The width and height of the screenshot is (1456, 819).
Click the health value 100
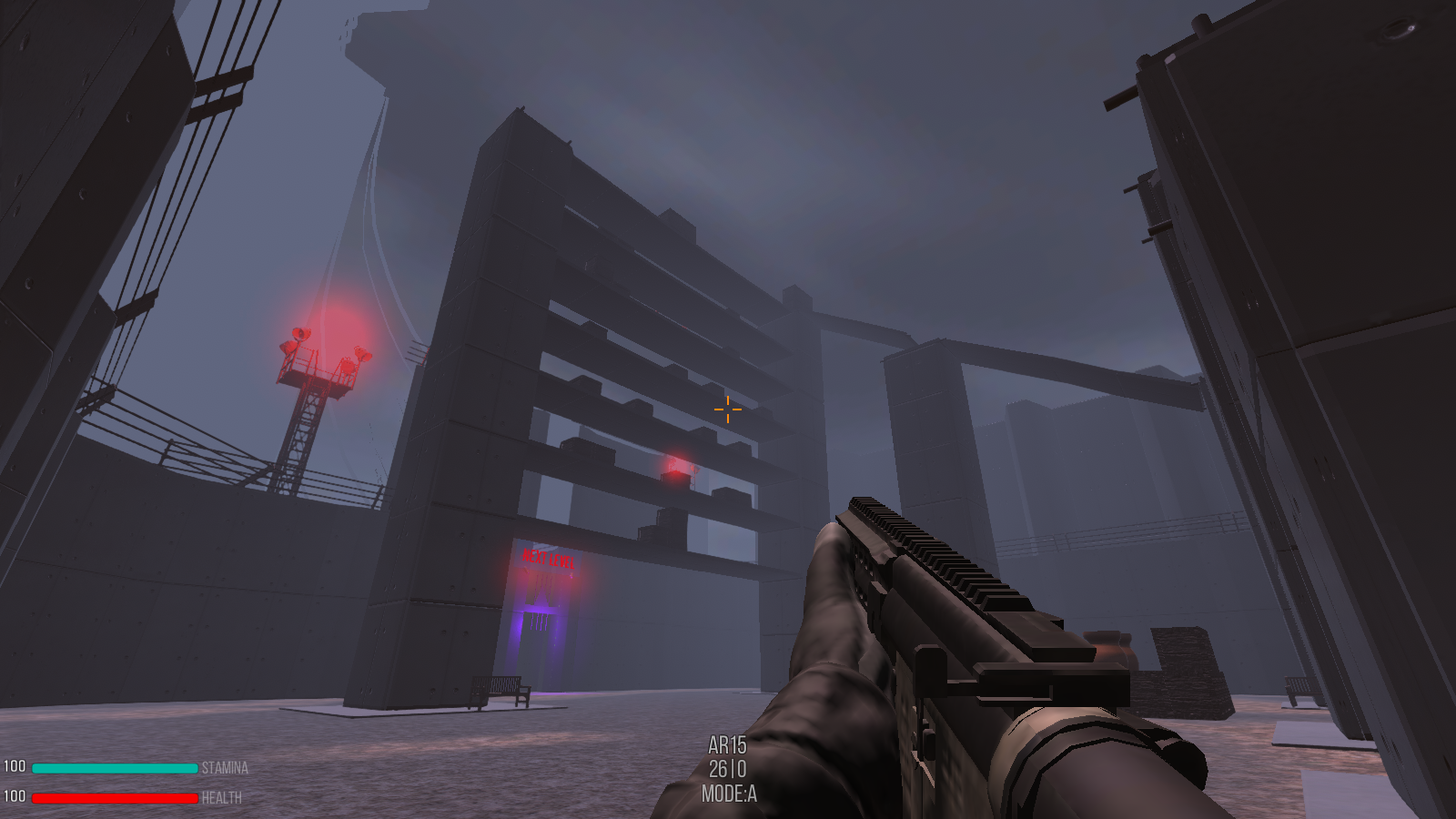pyautogui.click(x=15, y=796)
